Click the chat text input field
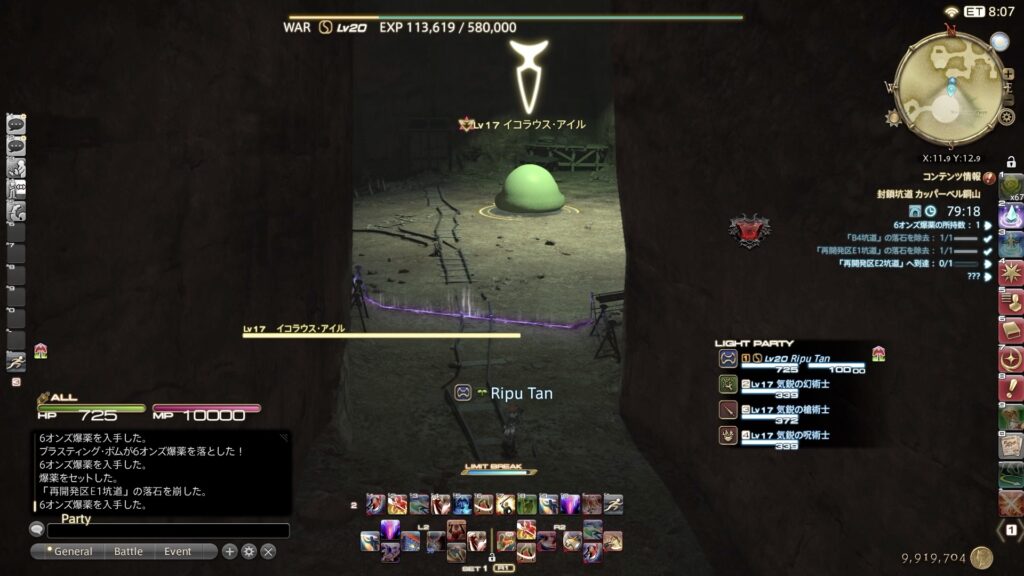 click(x=167, y=530)
